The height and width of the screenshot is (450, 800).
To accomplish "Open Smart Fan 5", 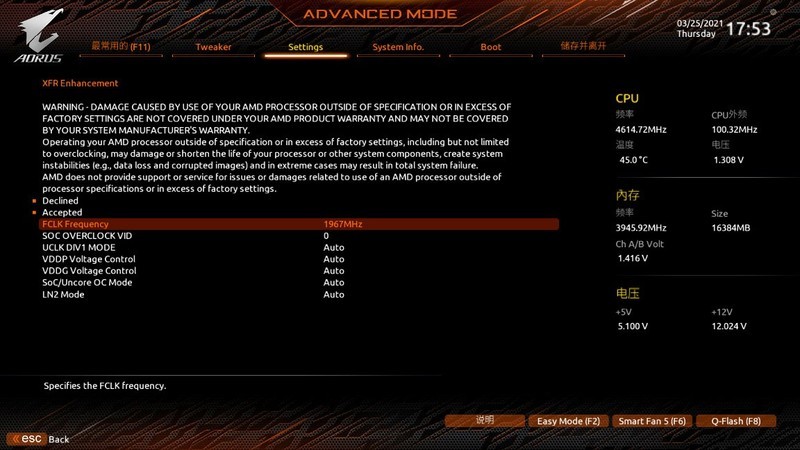I will coord(651,421).
